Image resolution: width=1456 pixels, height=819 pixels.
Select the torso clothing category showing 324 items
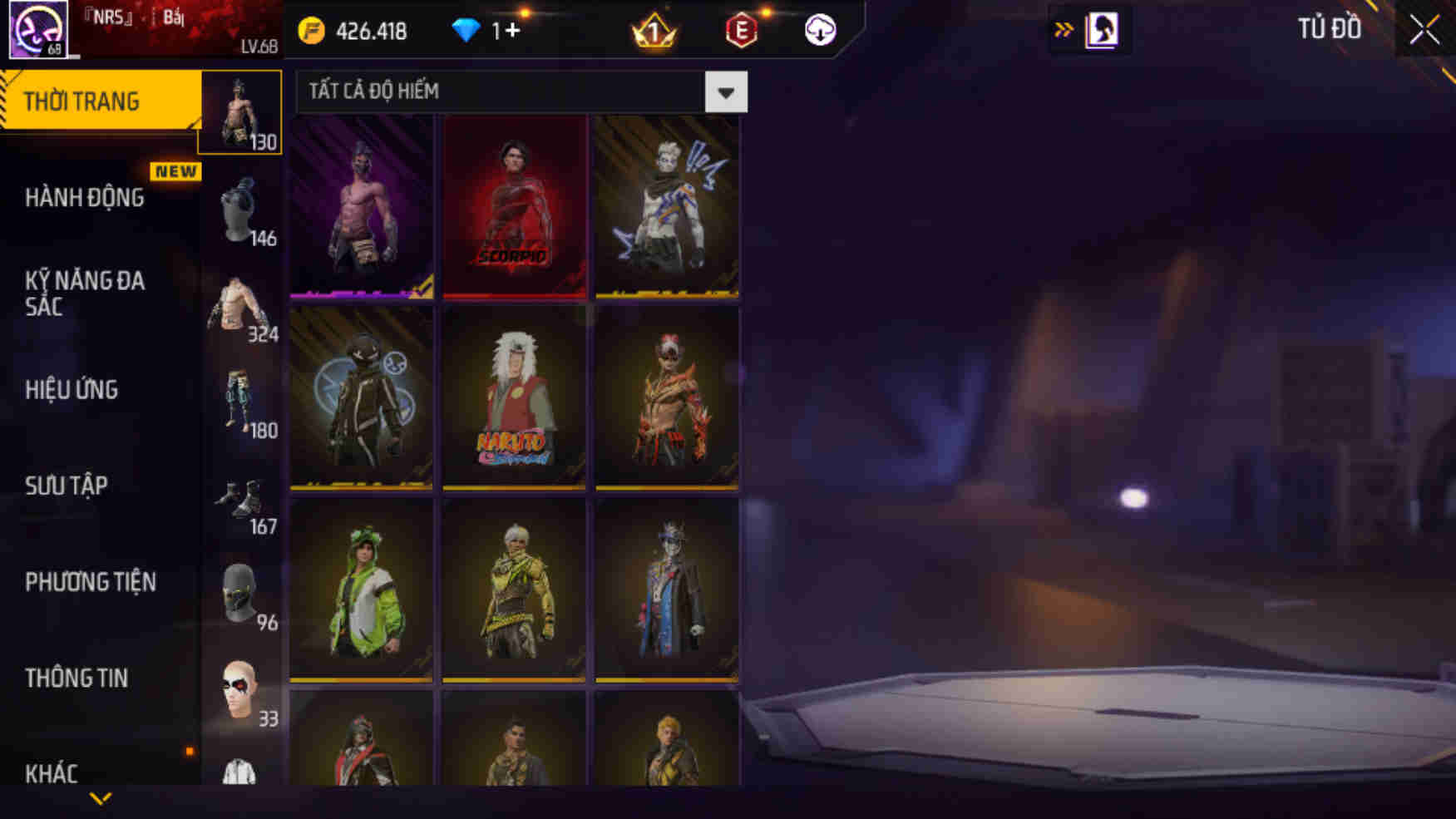240,309
